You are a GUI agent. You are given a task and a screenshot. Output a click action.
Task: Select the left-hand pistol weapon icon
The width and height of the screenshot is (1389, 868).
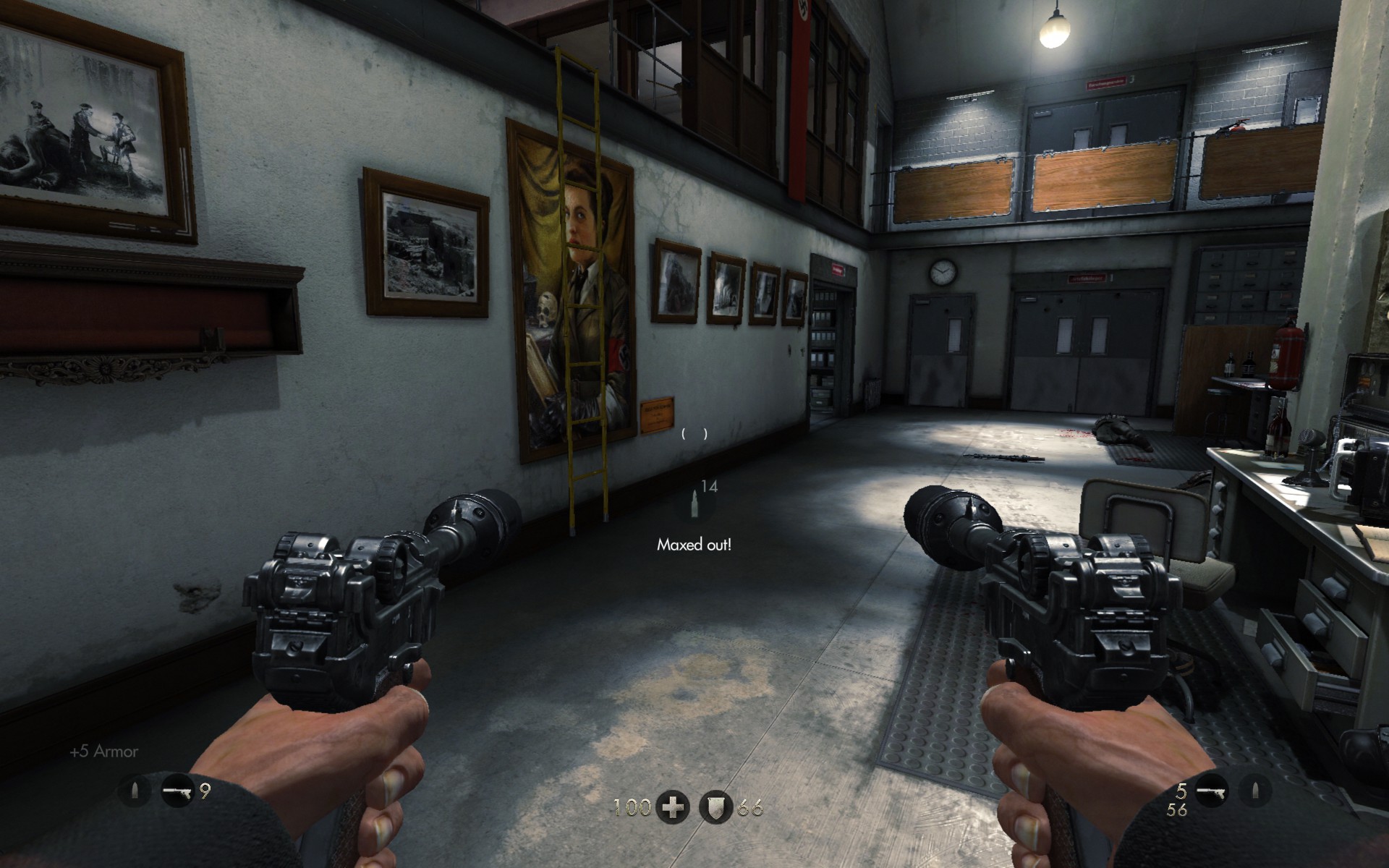[177, 791]
